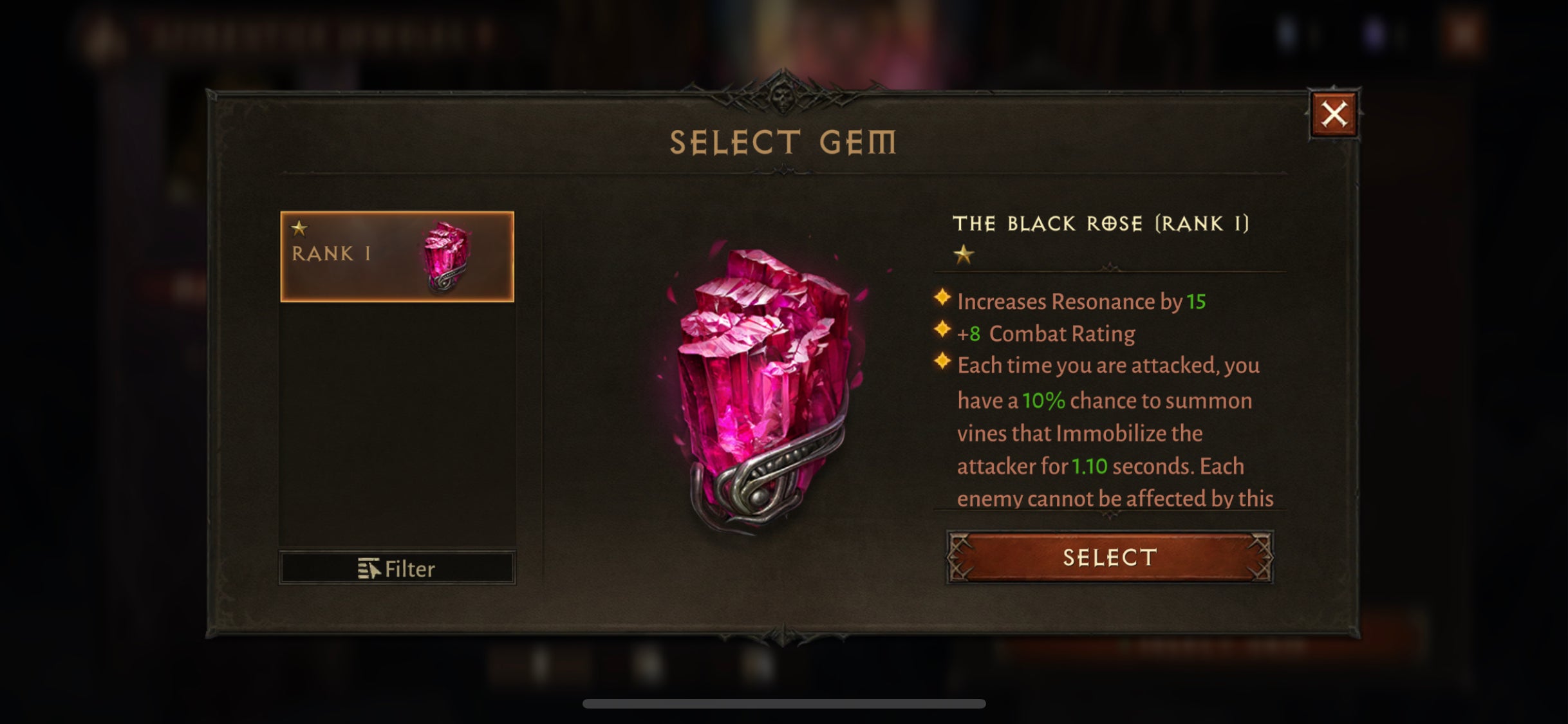
Task: Click the diamond bullet beside Increases Resonance
Action: pyautogui.click(x=941, y=299)
